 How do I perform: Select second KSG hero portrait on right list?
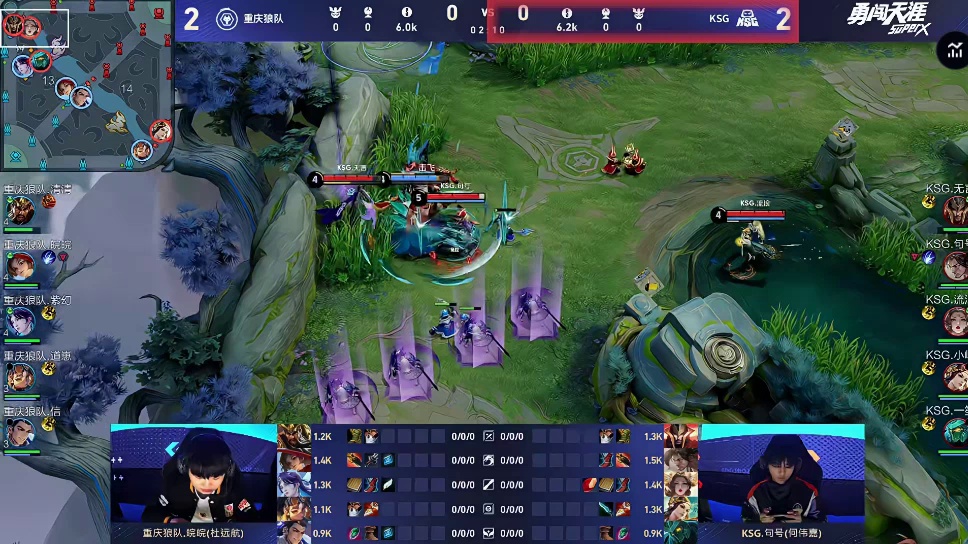point(953,264)
